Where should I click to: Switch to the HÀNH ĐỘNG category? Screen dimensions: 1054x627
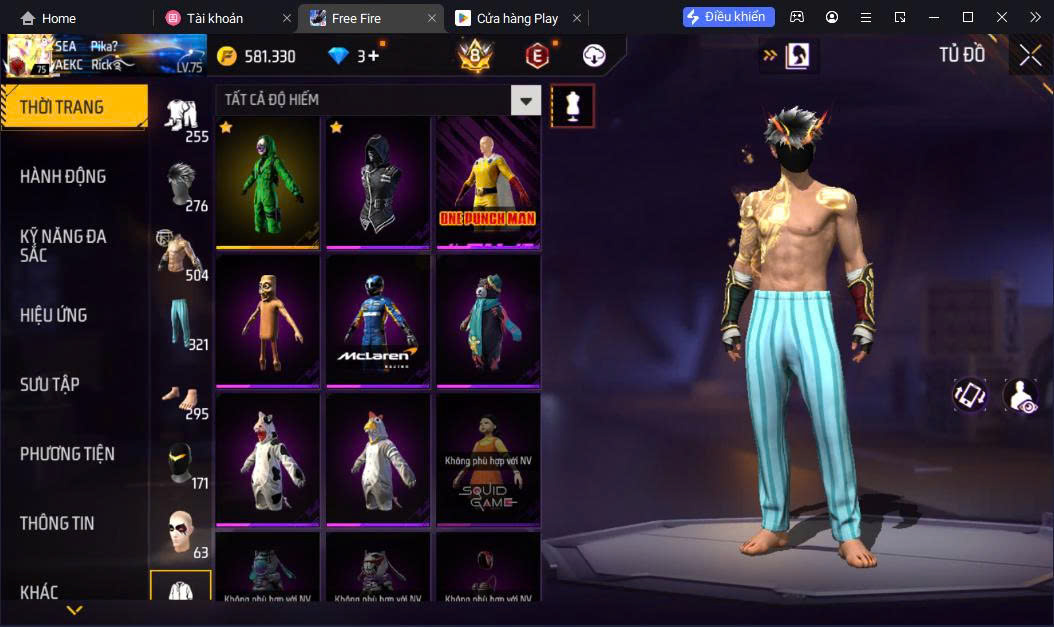pyautogui.click(x=63, y=177)
